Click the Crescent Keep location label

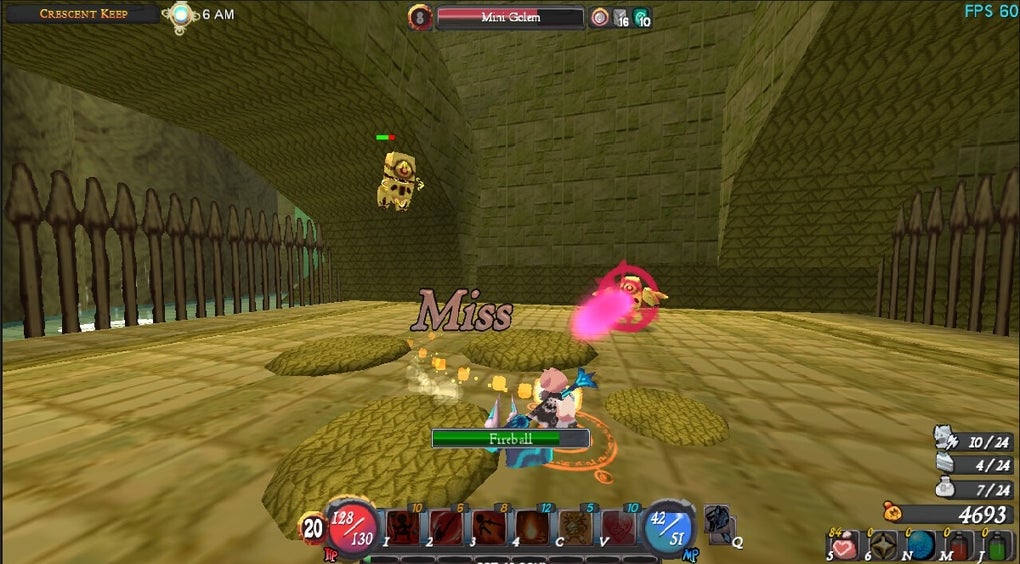(x=83, y=14)
